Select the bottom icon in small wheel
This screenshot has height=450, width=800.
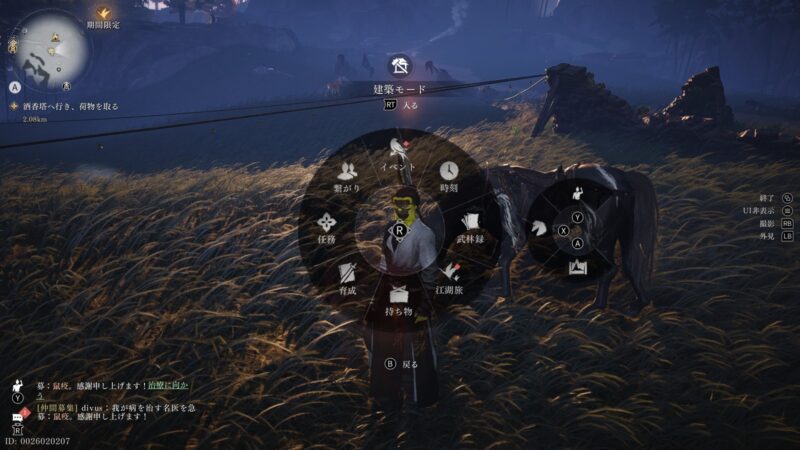pyautogui.click(x=577, y=266)
